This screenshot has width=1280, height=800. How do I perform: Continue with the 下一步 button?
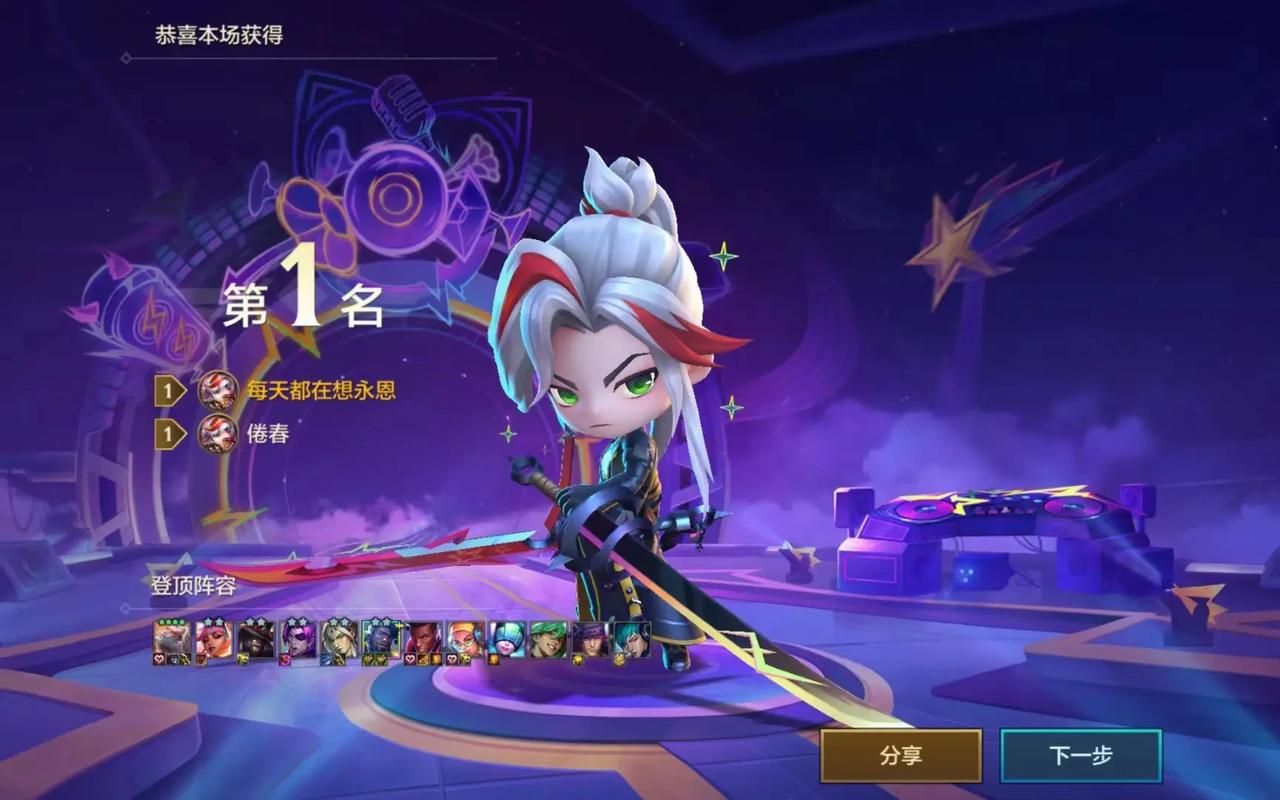(x=1081, y=756)
